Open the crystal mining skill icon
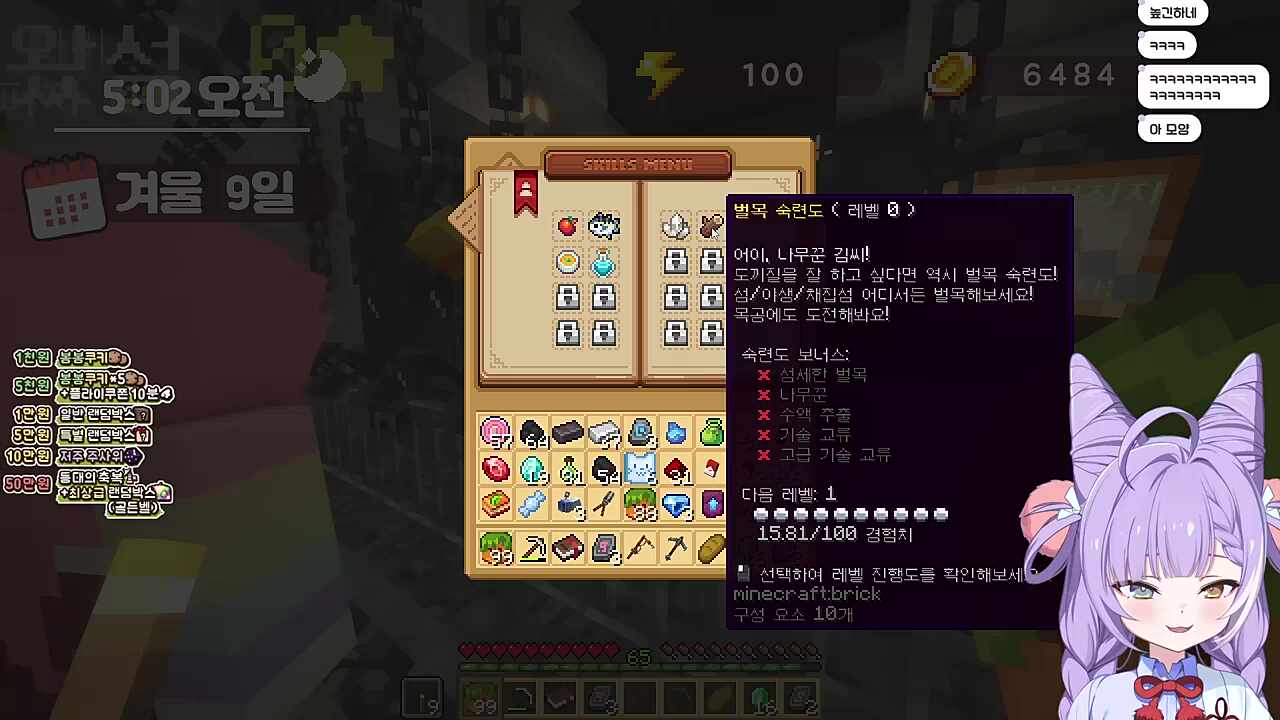 (675, 224)
